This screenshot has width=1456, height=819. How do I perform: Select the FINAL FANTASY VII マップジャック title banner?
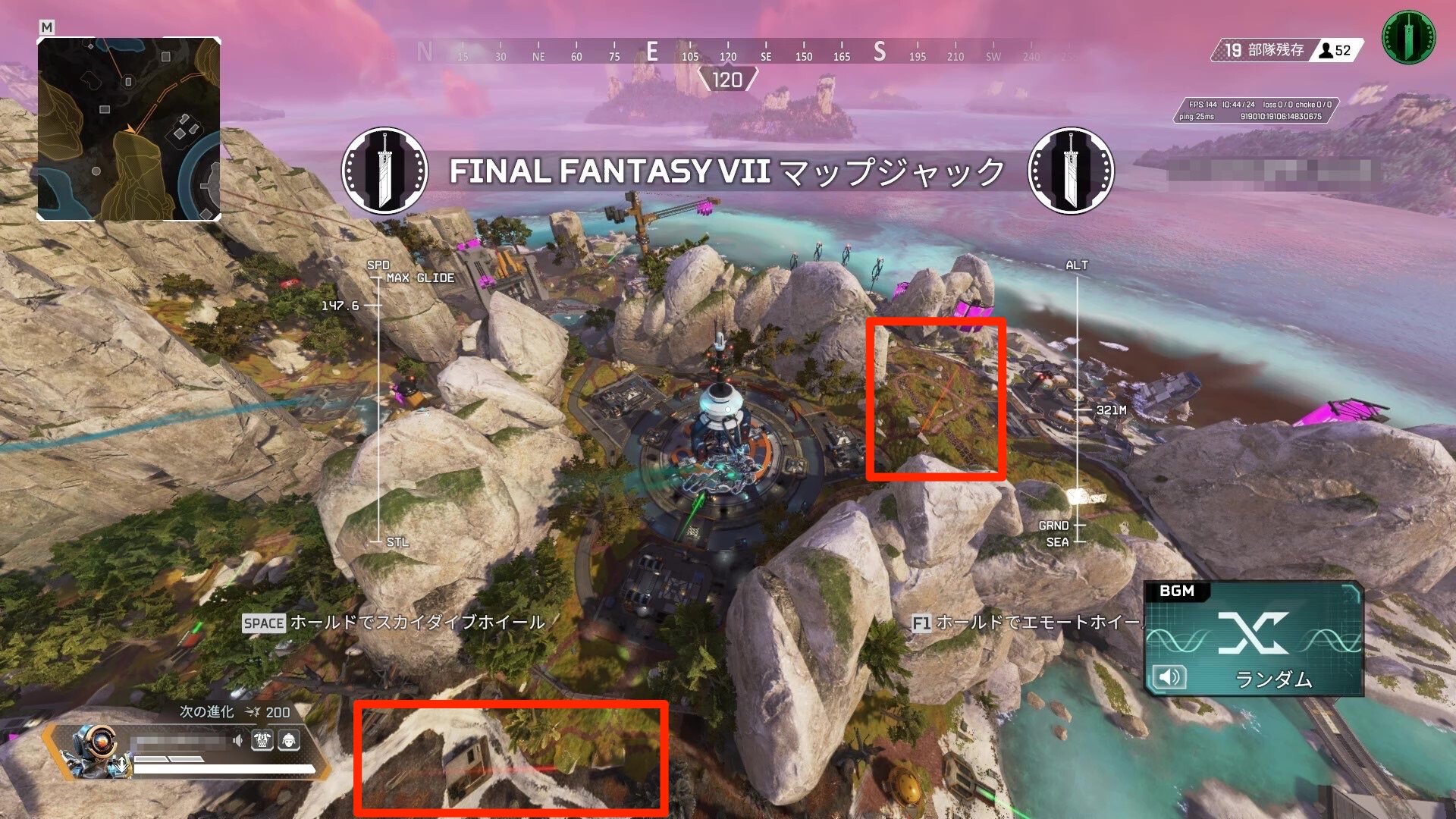[726, 172]
